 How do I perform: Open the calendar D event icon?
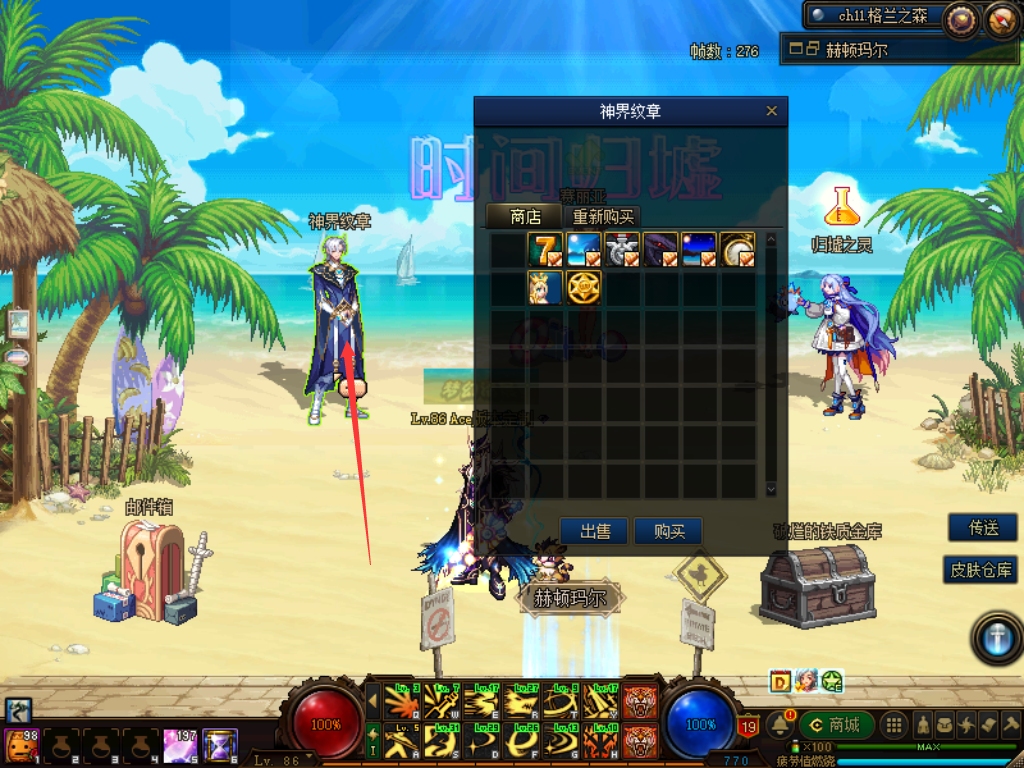(x=781, y=681)
